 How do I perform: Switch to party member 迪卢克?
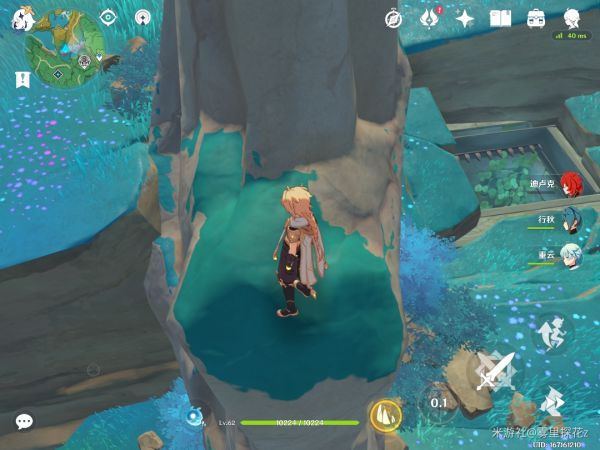coord(570,184)
